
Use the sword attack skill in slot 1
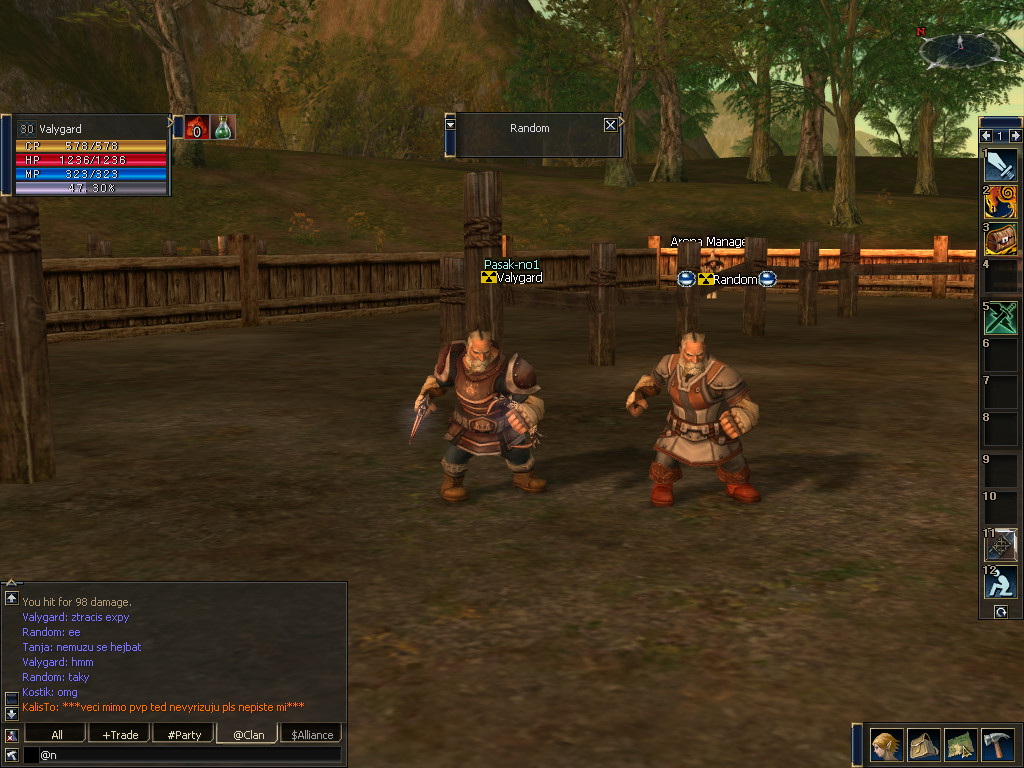[1000, 165]
